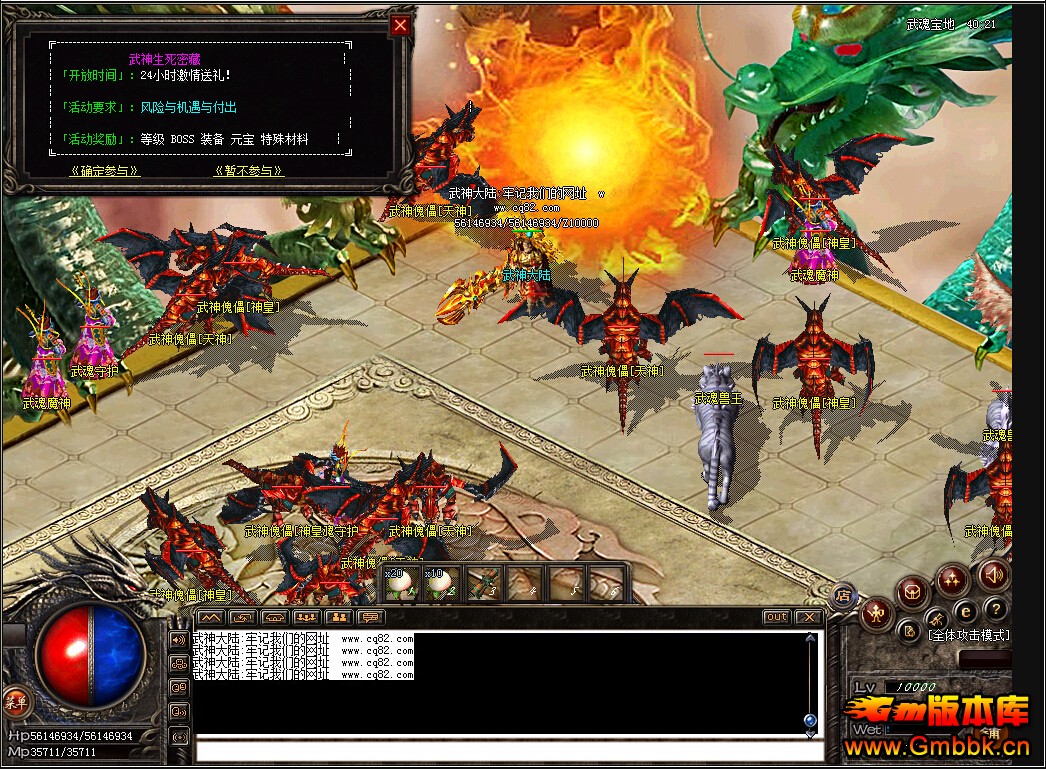Click the 'out' button above chat

[x=776, y=617]
